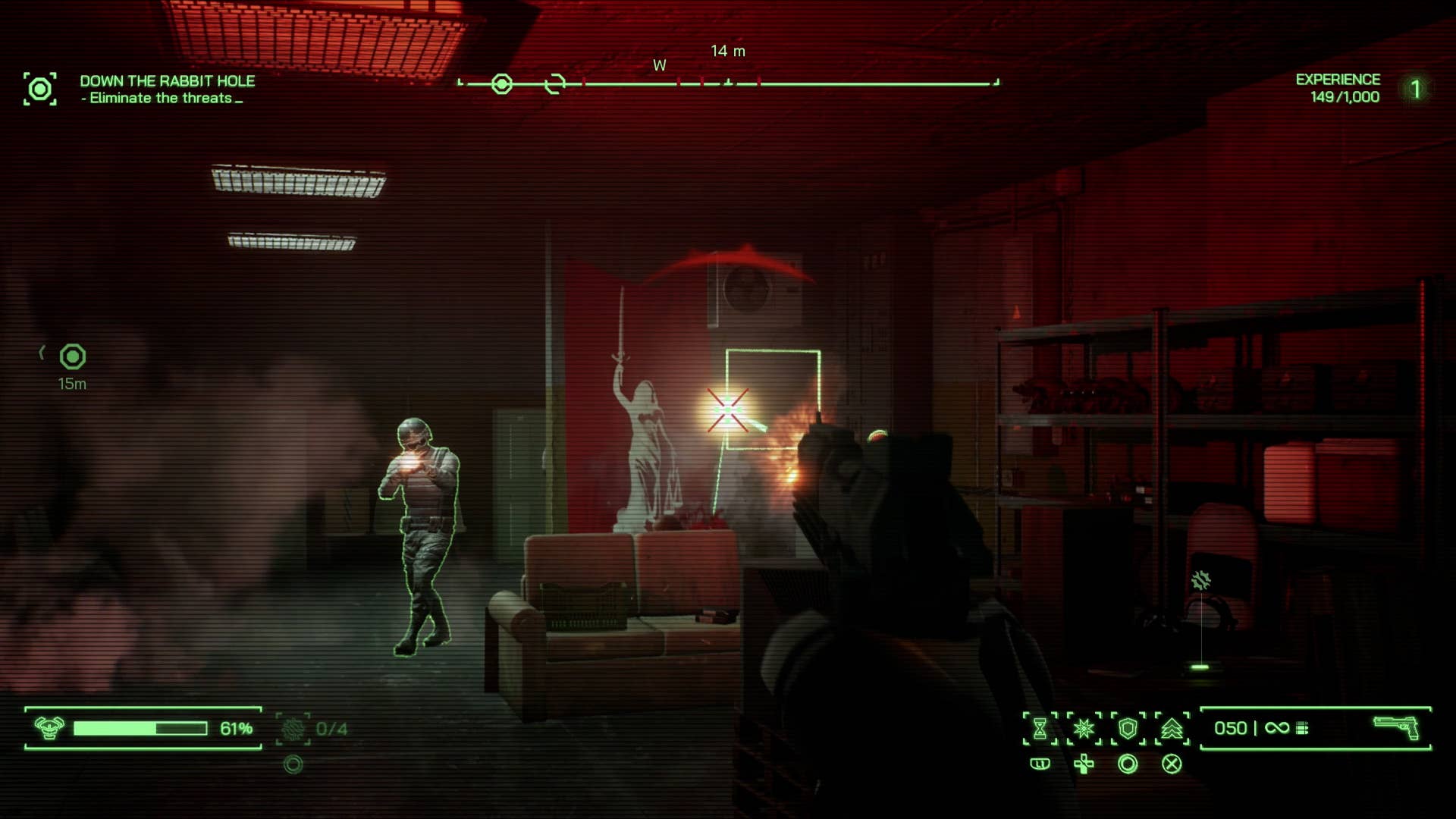Click the experience level 1 badge

pos(1415,89)
